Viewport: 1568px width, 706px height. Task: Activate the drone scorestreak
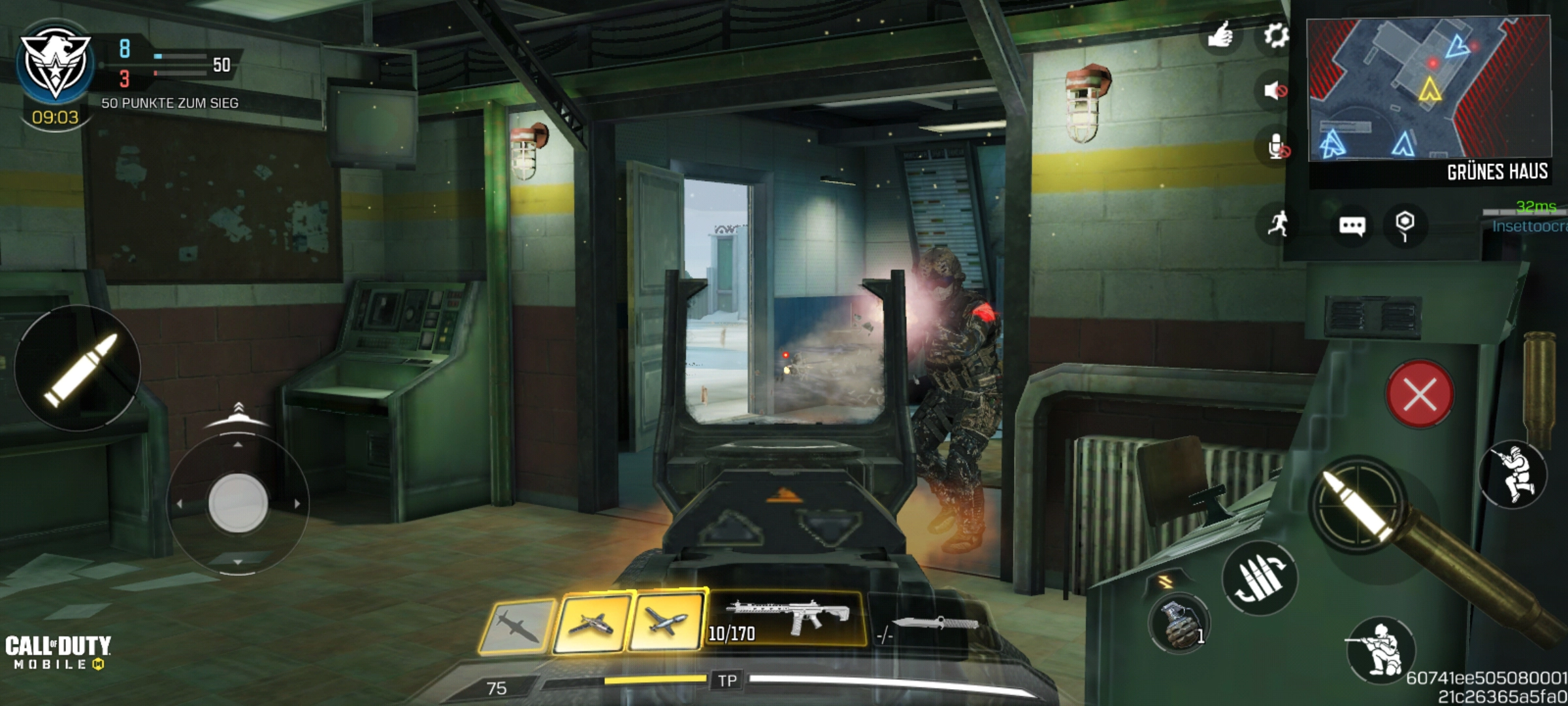[666, 621]
